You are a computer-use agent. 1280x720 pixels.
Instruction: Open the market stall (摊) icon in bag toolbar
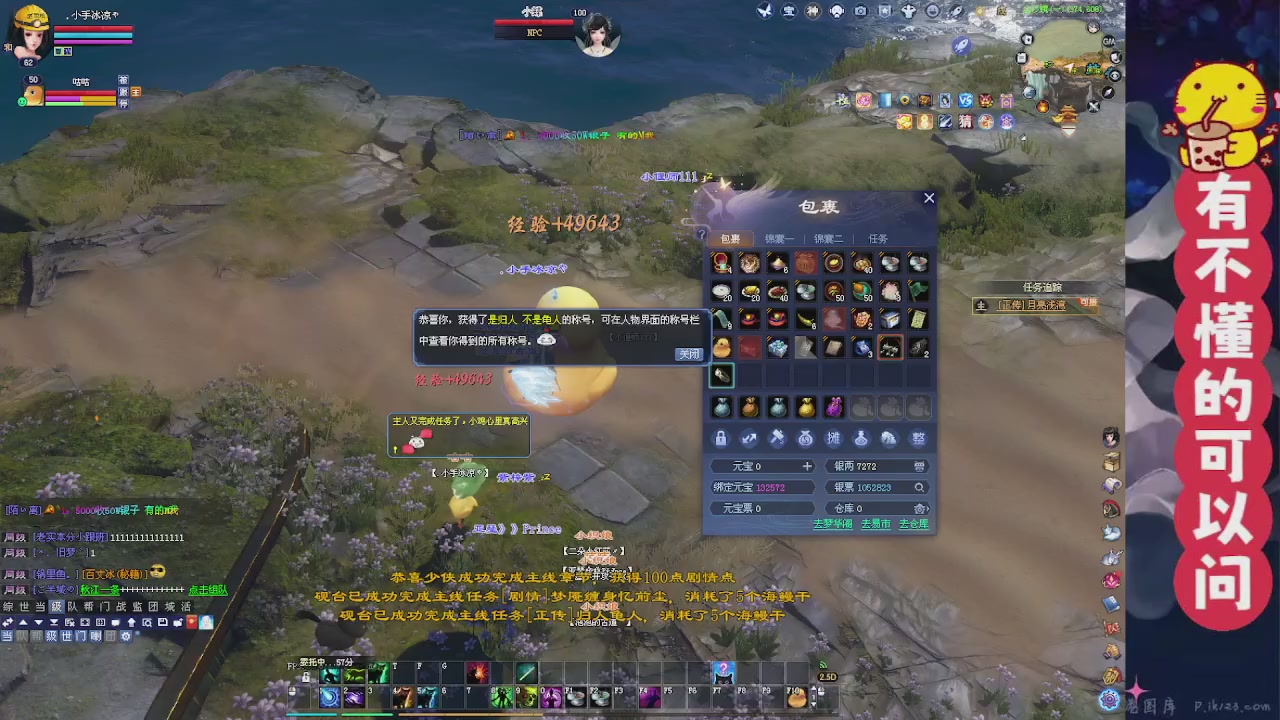point(834,438)
